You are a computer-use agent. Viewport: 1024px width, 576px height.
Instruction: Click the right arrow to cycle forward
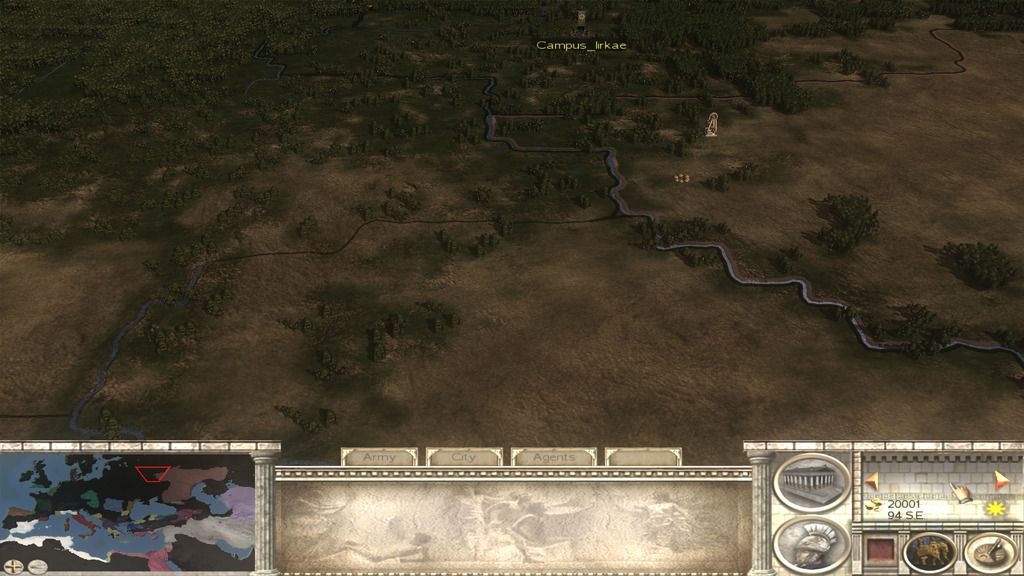click(x=1001, y=479)
